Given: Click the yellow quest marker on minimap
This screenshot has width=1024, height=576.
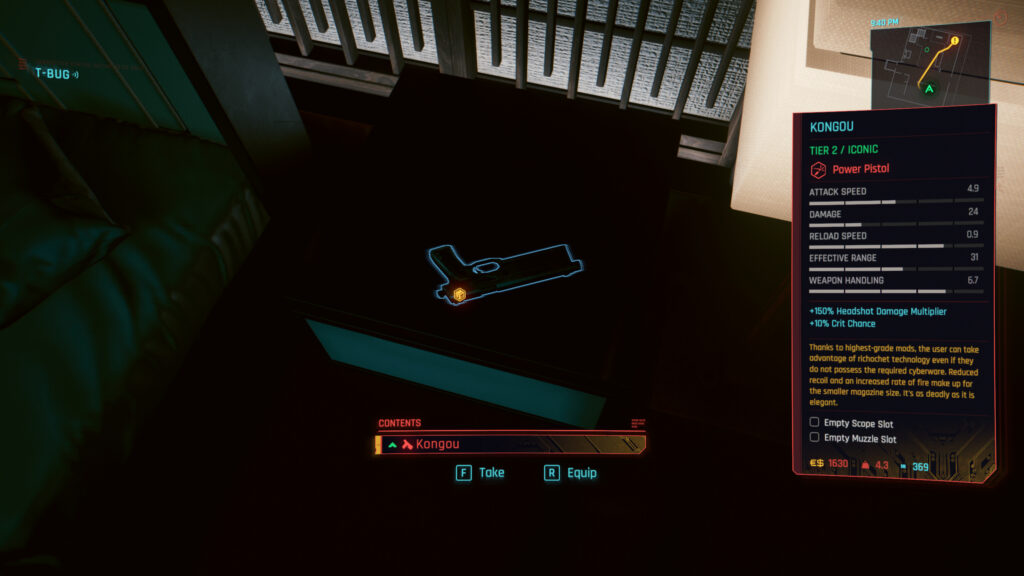Looking at the screenshot, I should 955,41.
